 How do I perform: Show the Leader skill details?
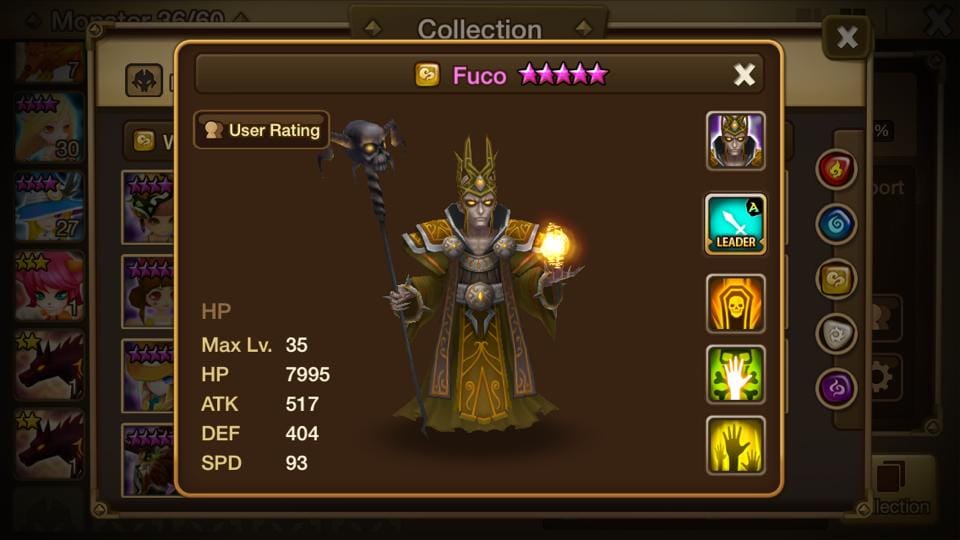pyautogui.click(x=736, y=224)
